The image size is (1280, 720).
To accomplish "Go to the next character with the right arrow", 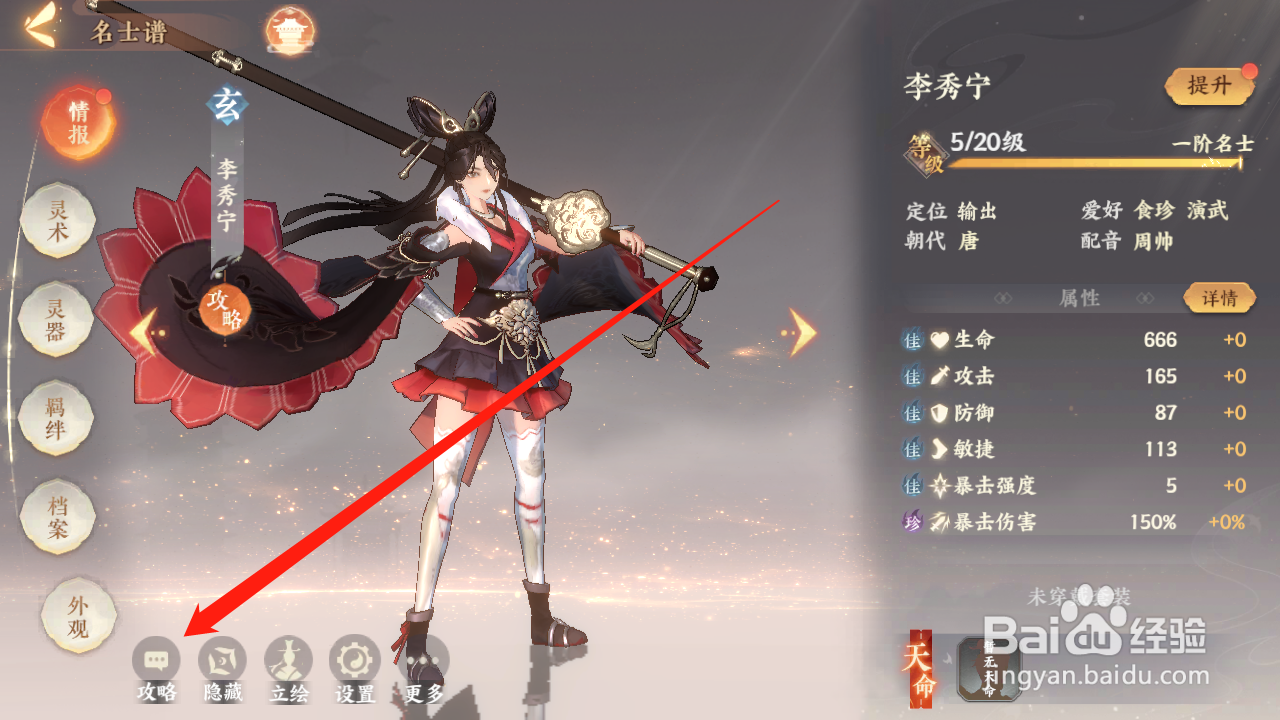I will click(802, 332).
